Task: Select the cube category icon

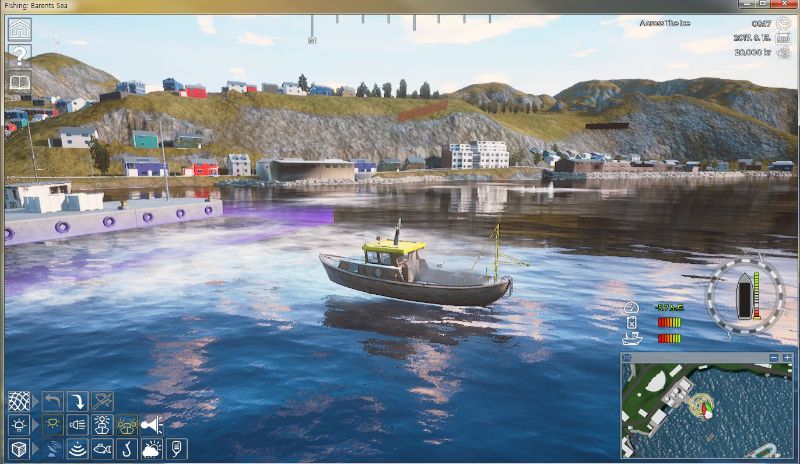Action: click(x=19, y=449)
